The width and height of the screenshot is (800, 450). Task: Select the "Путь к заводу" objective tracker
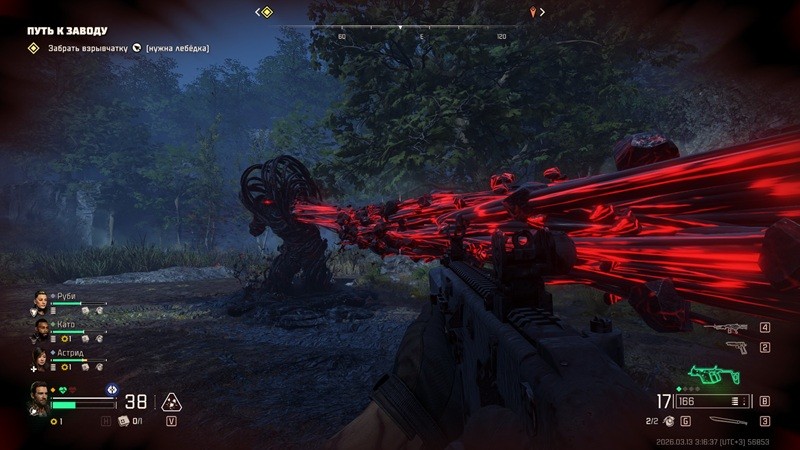(67, 31)
